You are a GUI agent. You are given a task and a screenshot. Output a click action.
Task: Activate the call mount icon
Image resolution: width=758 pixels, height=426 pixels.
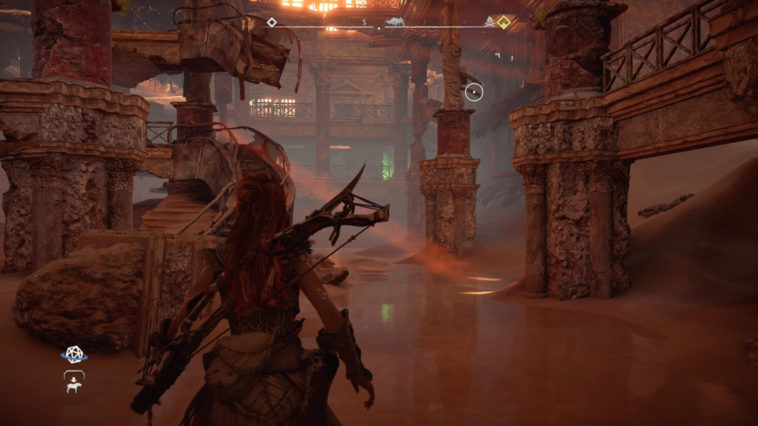tap(74, 379)
